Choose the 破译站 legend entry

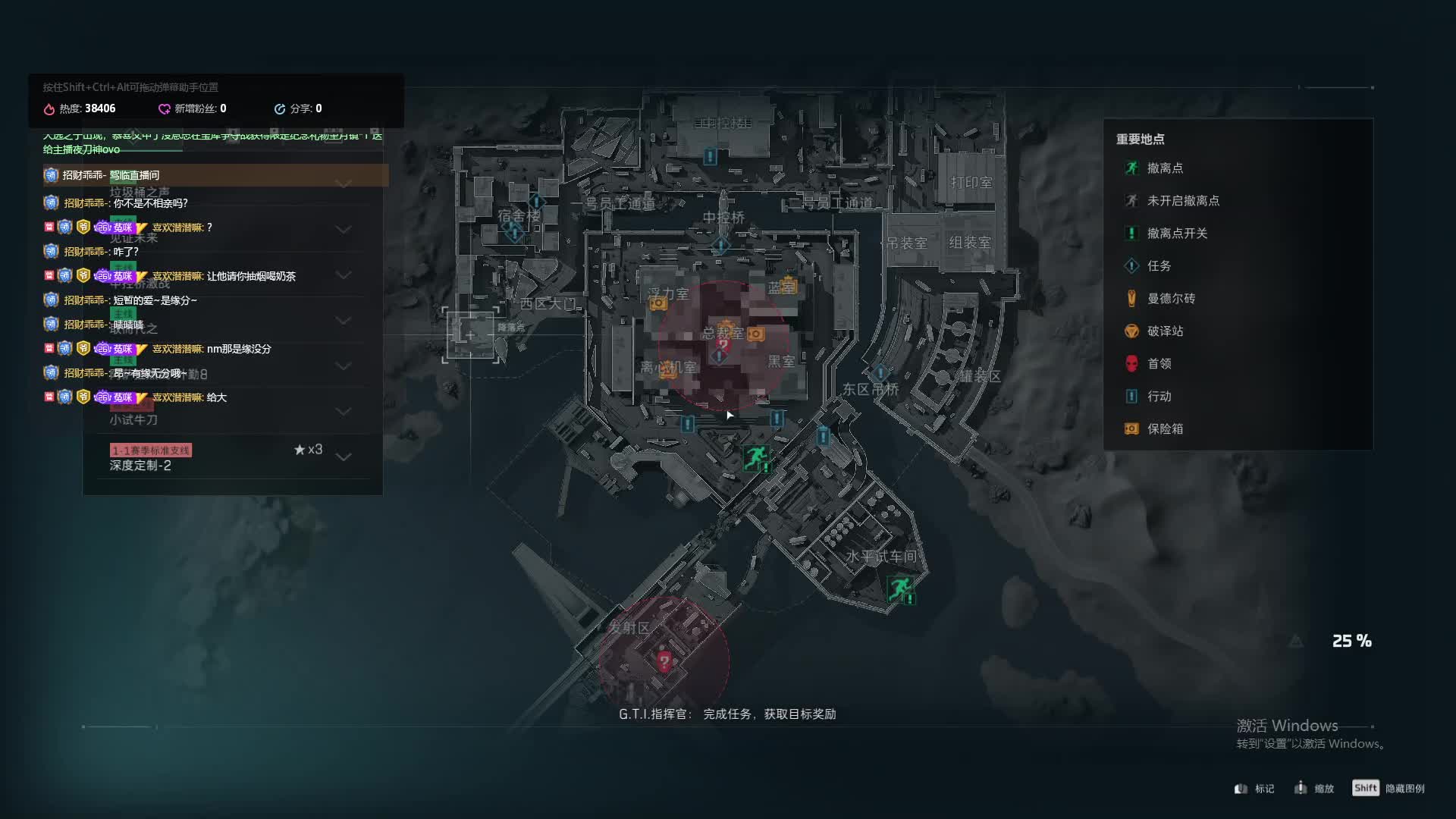1164,331
